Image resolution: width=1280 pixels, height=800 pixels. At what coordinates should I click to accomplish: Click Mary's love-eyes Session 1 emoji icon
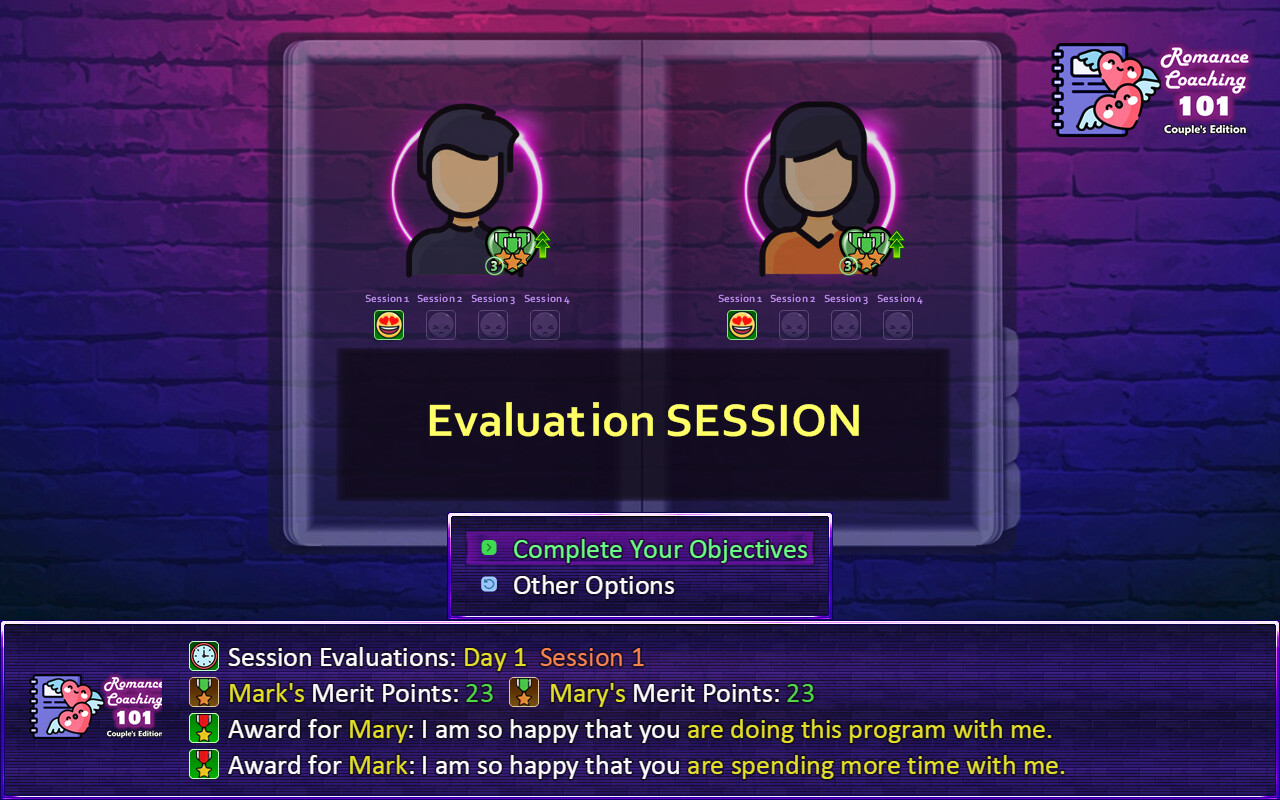(x=742, y=324)
